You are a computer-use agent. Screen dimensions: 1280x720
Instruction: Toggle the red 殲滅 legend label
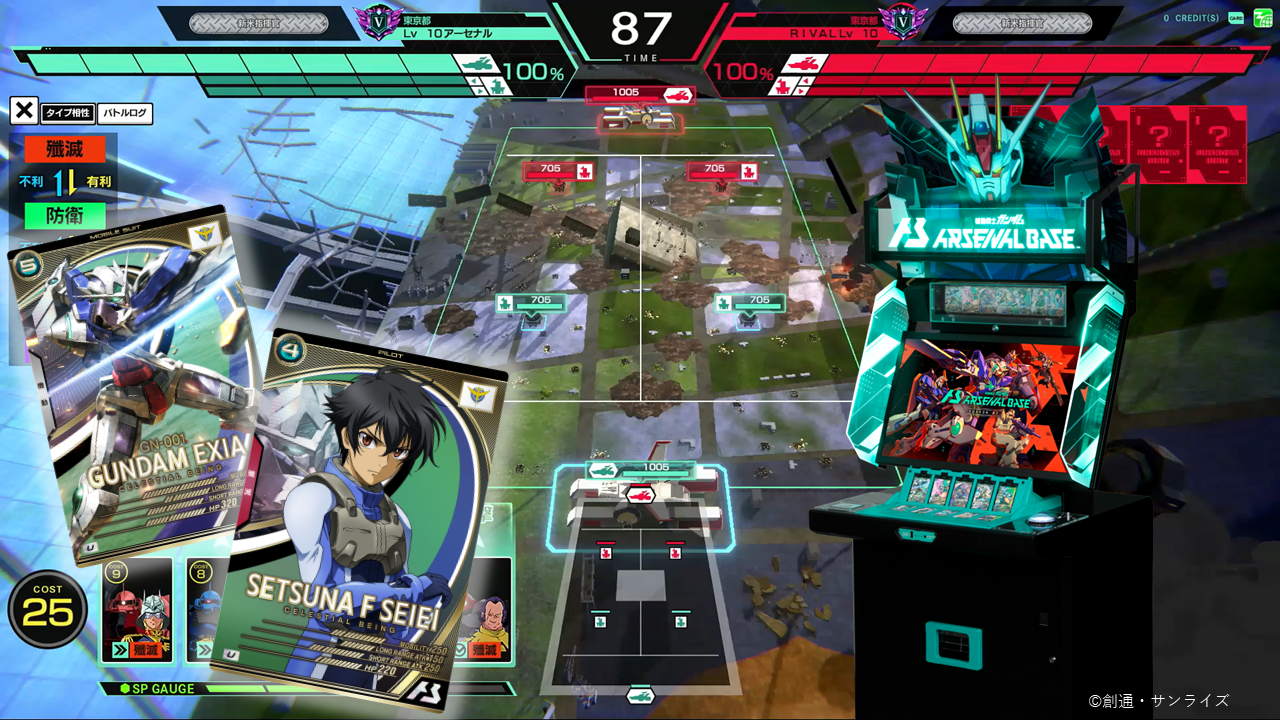[63, 148]
